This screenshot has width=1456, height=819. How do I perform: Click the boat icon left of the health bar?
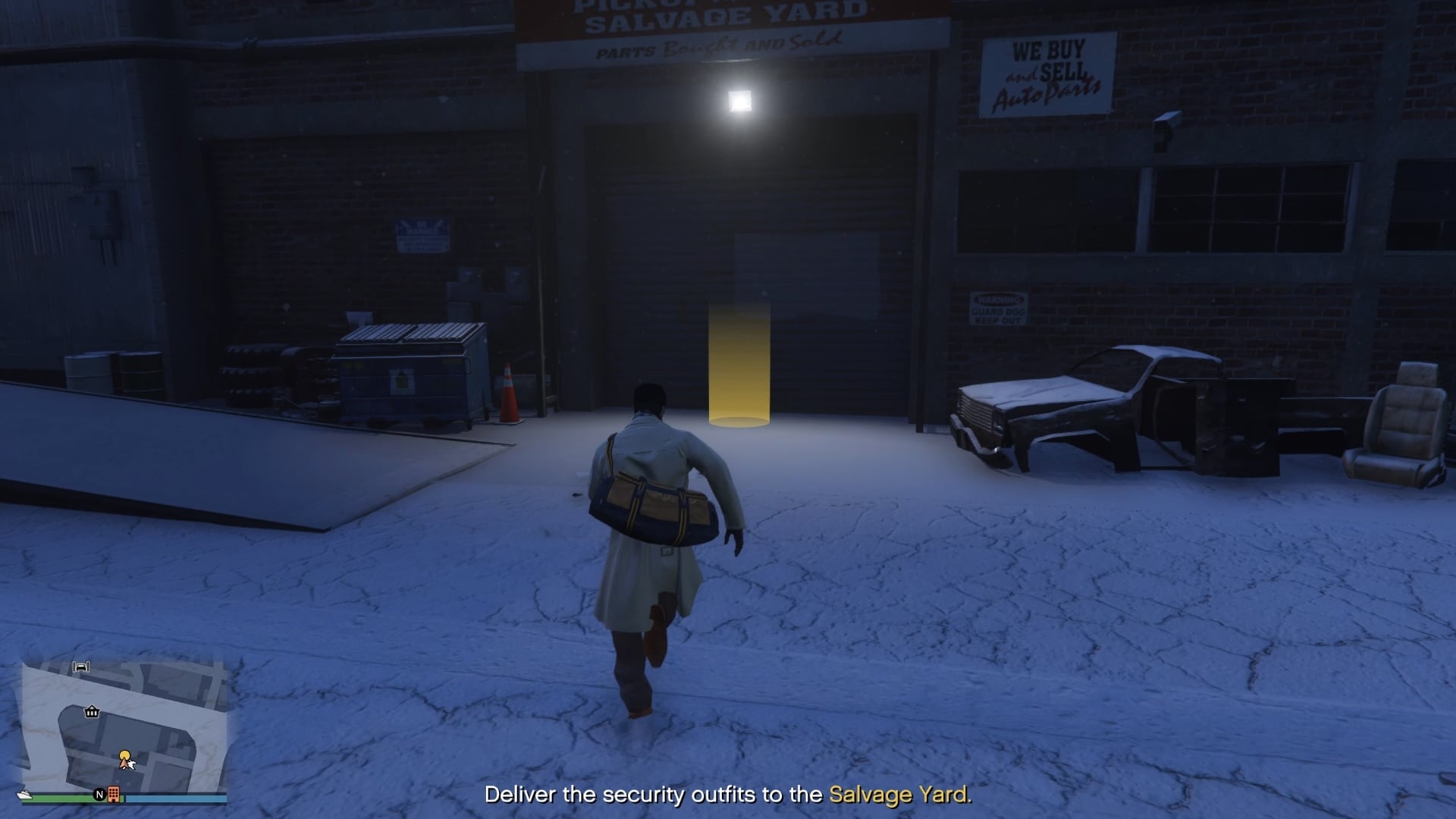(25, 795)
